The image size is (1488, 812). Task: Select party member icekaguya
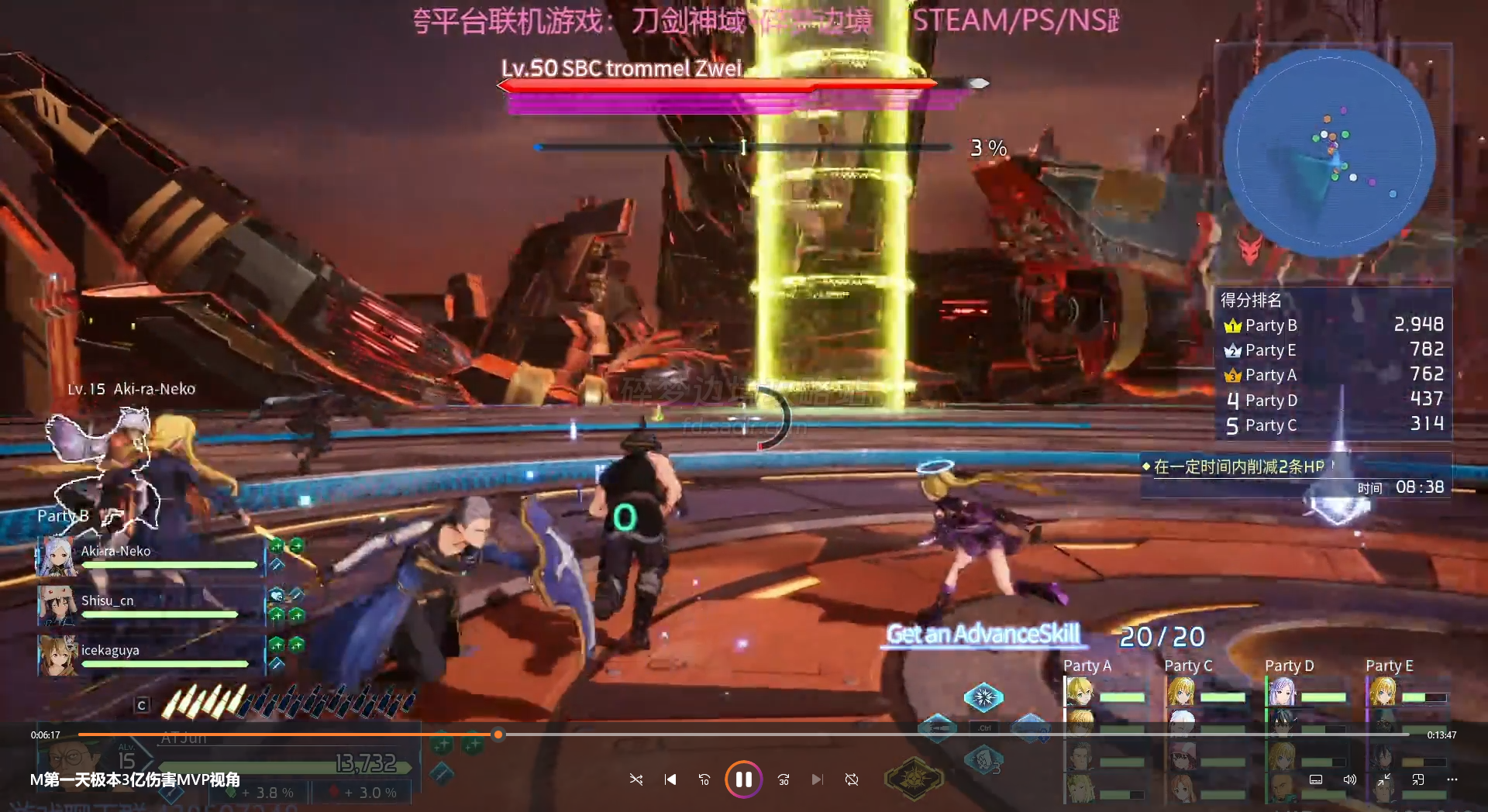coord(147,655)
